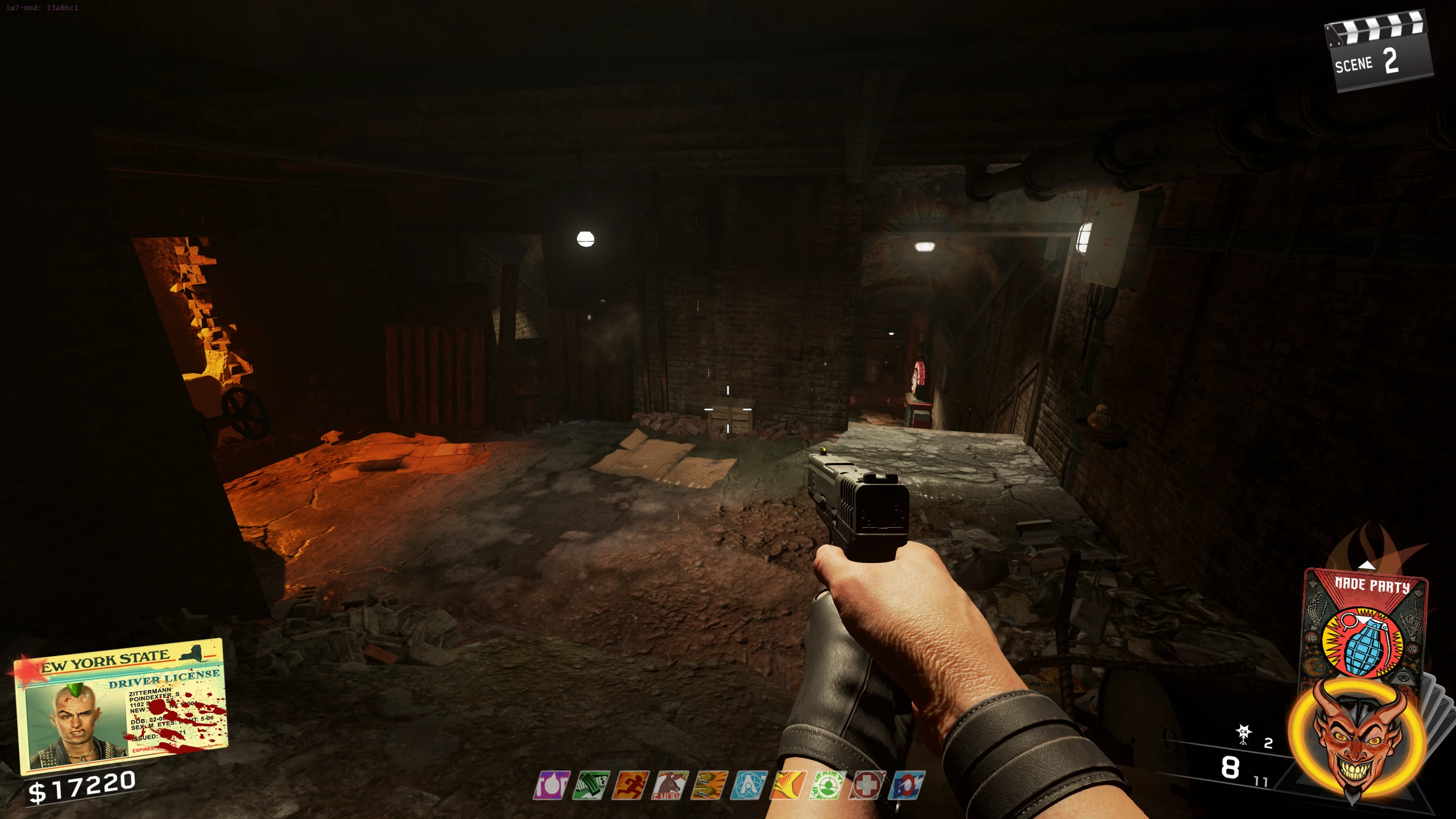Select the Blue Bolts perk icon
Viewport: 1456px width, 819px height.
coord(907,785)
